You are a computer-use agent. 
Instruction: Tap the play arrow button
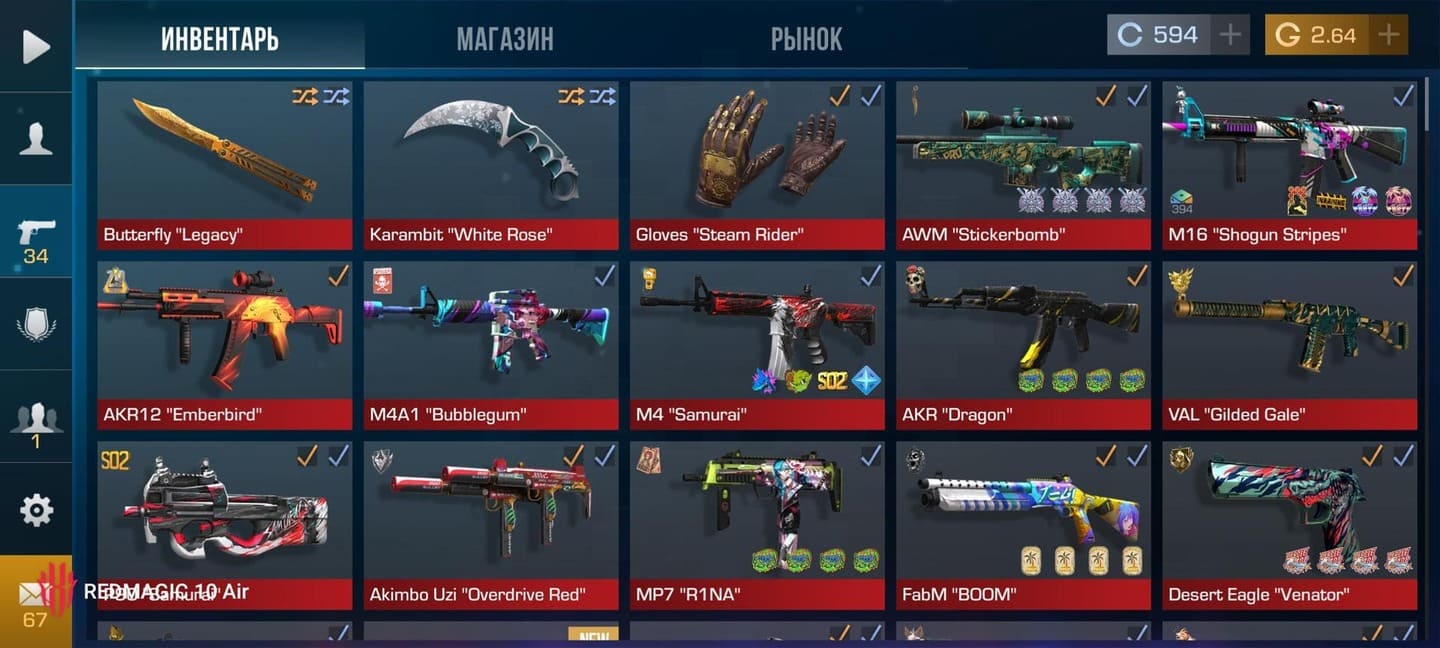pos(36,46)
